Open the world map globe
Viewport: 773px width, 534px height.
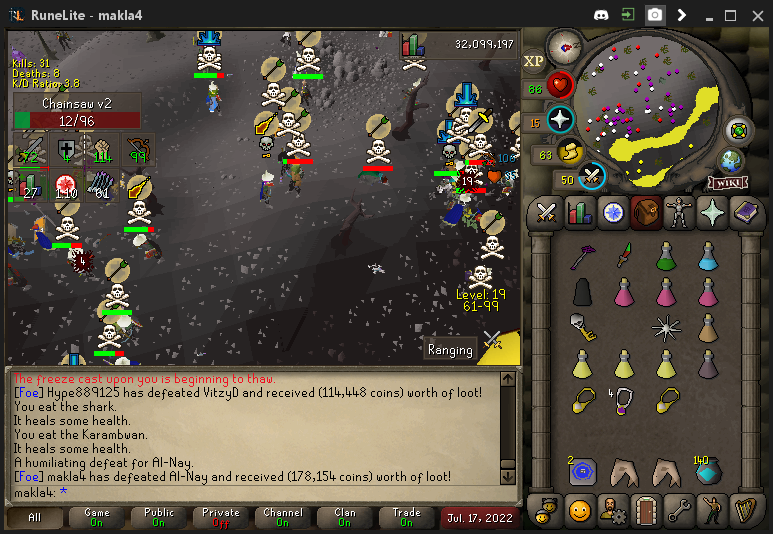[x=731, y=160]
